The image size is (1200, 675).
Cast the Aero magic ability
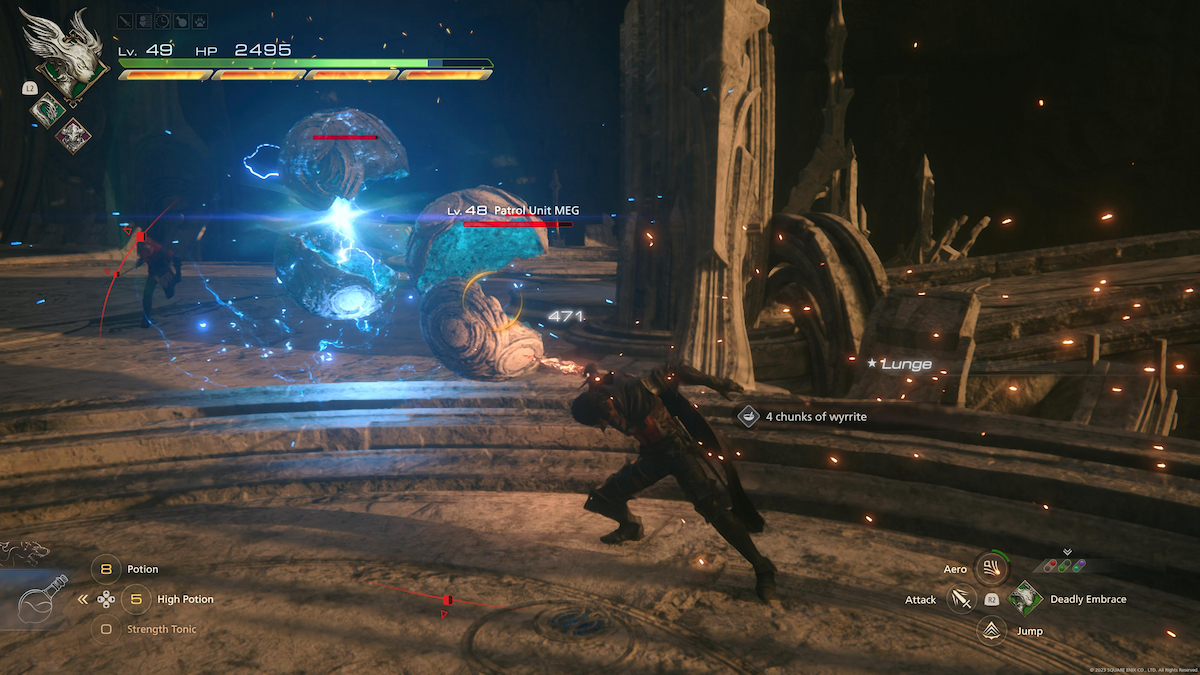click(x=991, y=568)
